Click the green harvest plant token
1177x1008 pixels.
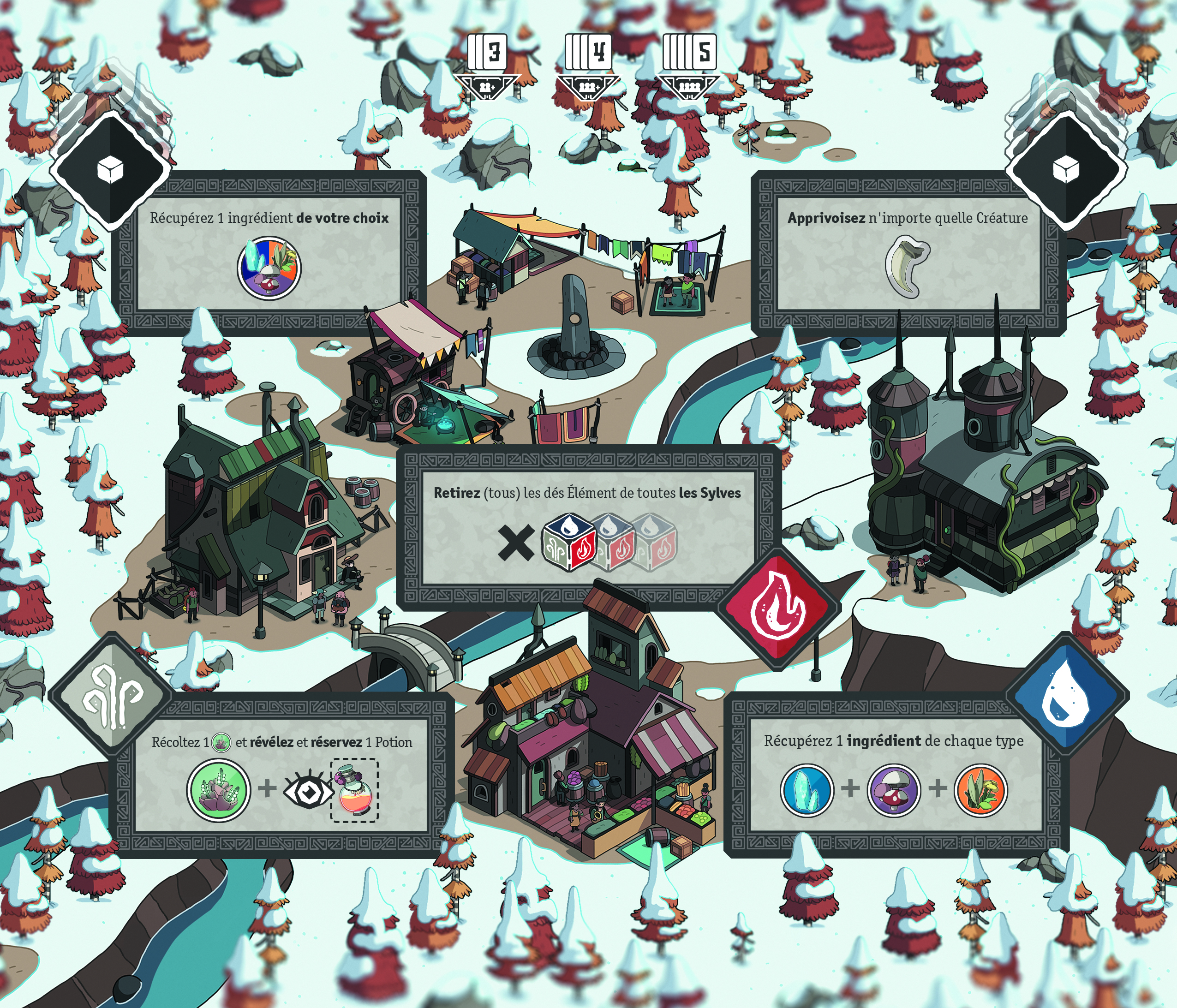[x=219, y=790]
